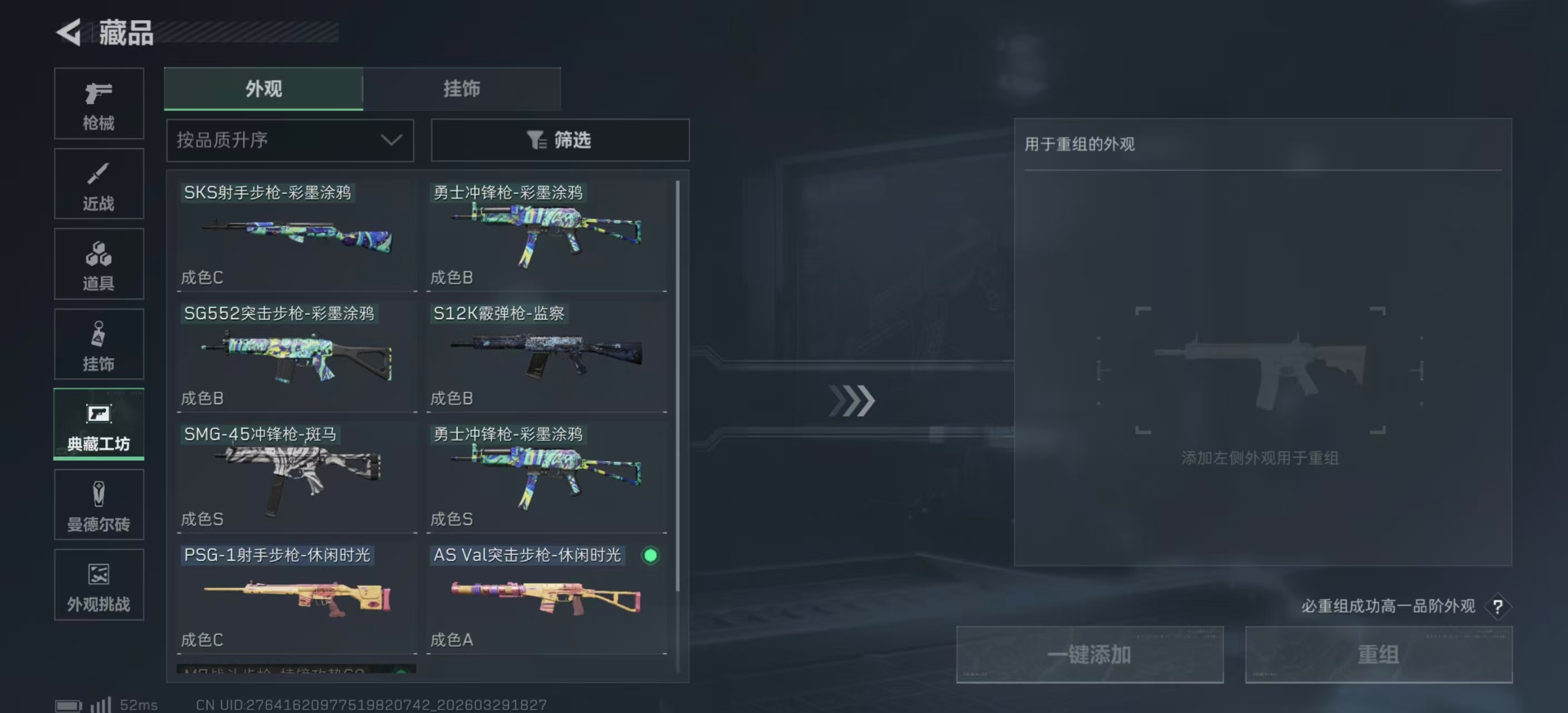This screenshot has width=1568, height=713.
Task: Click the 道具 items sidebar icon
Action: click(x=99, y=264)
